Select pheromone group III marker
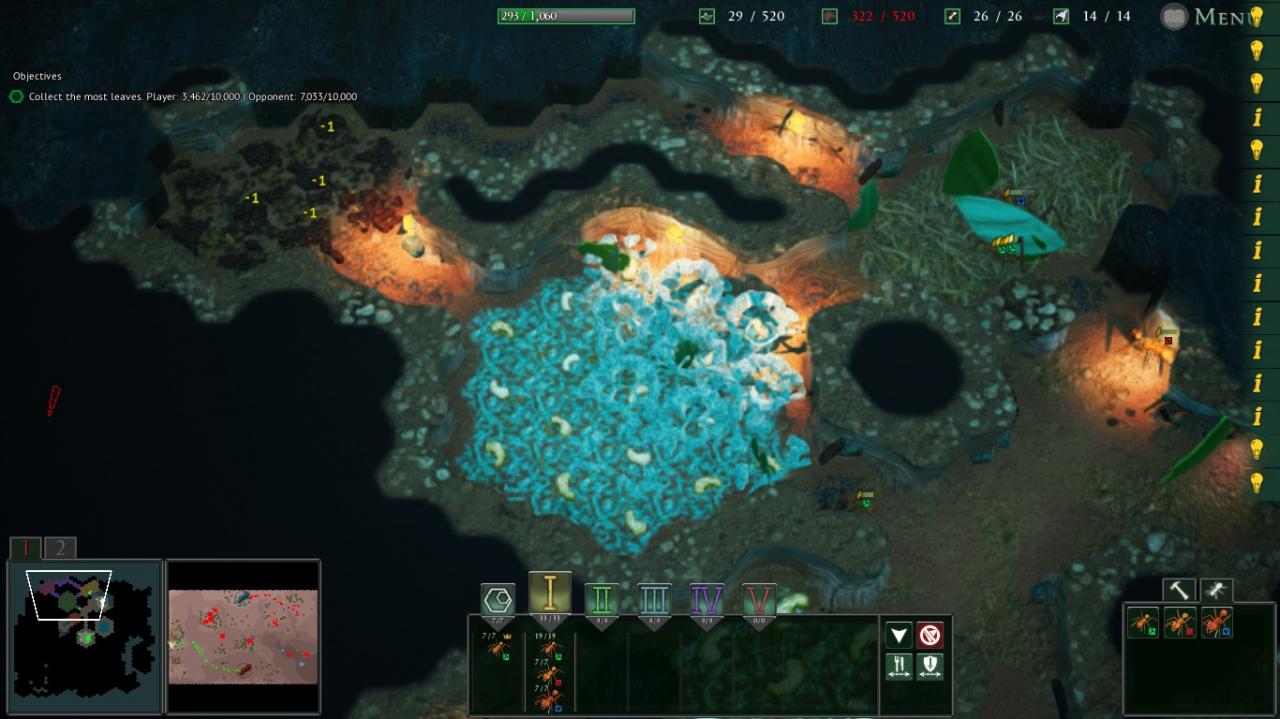Screen dimensions: 1280x719 [654, 601]
